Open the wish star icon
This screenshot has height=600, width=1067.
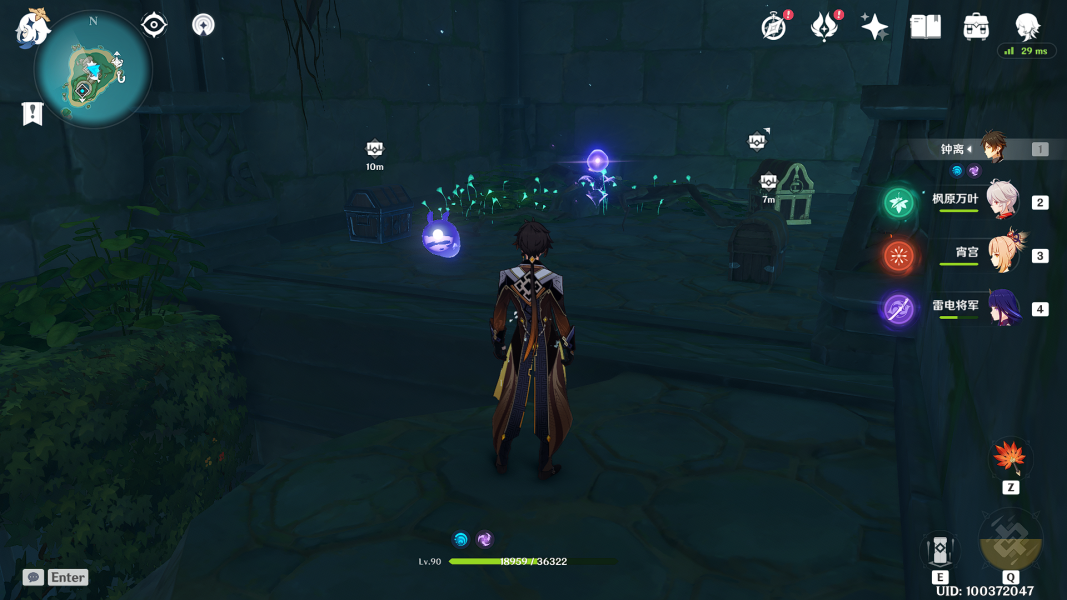[874, 27]
